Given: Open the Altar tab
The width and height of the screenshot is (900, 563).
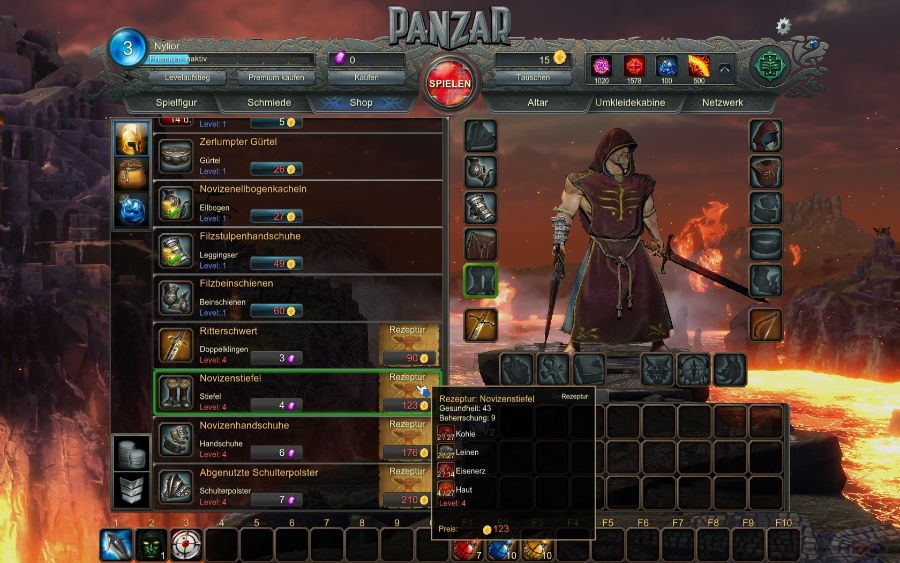Looking at the screenshot, I should tap(538, 102).
